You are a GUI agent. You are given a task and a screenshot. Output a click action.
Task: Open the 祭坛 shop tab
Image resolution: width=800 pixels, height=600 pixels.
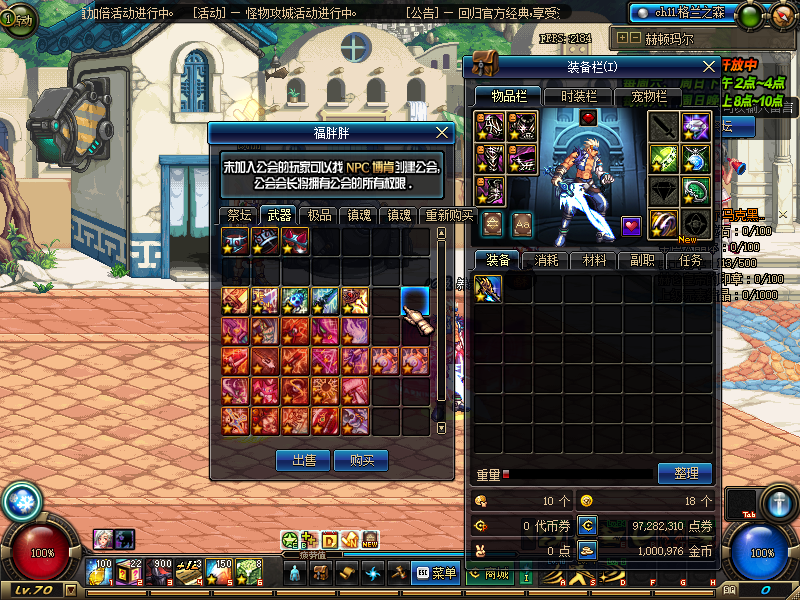[239, 215]
